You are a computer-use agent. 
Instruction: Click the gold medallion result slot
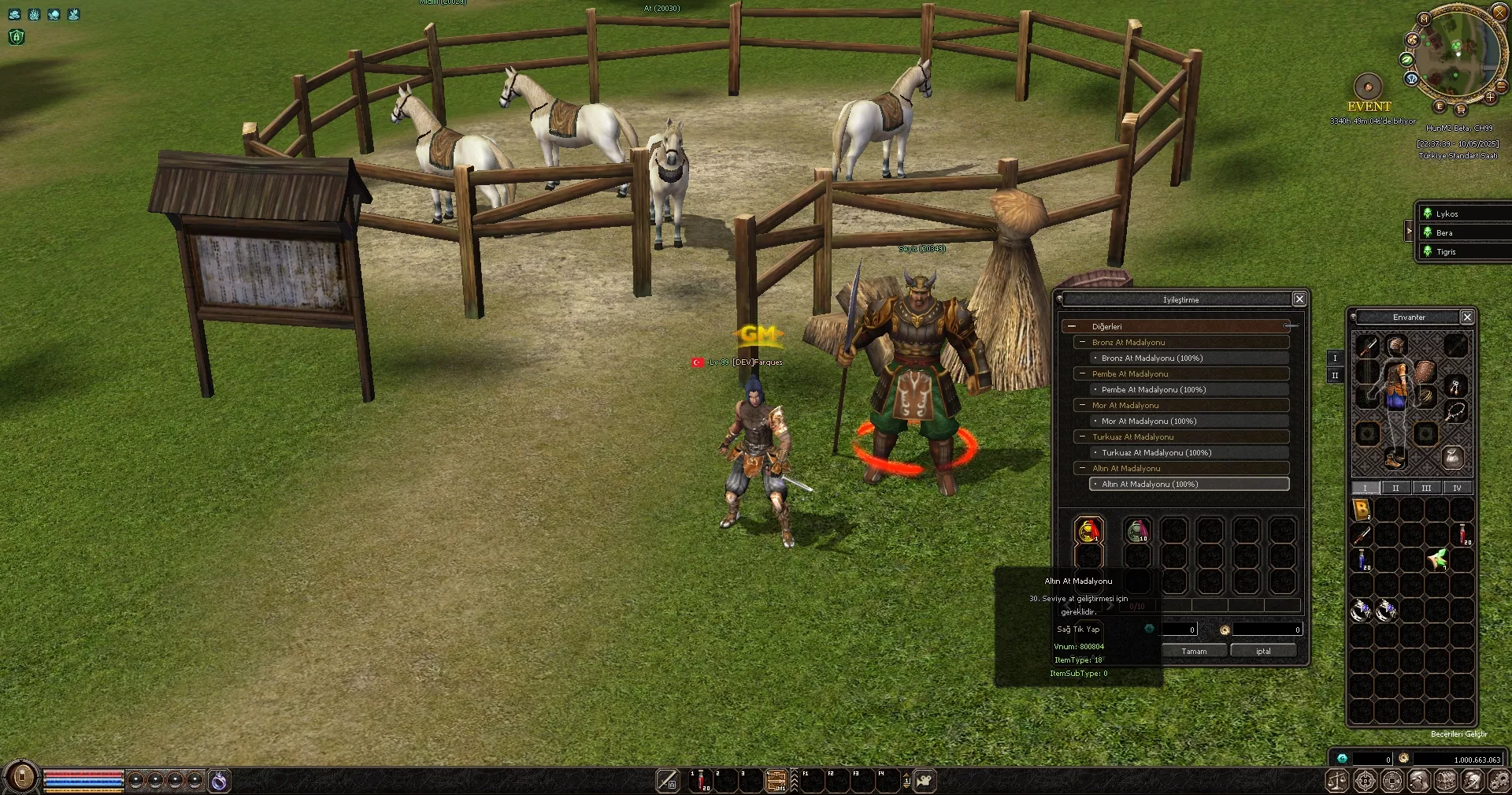(x=1089, y=530)
